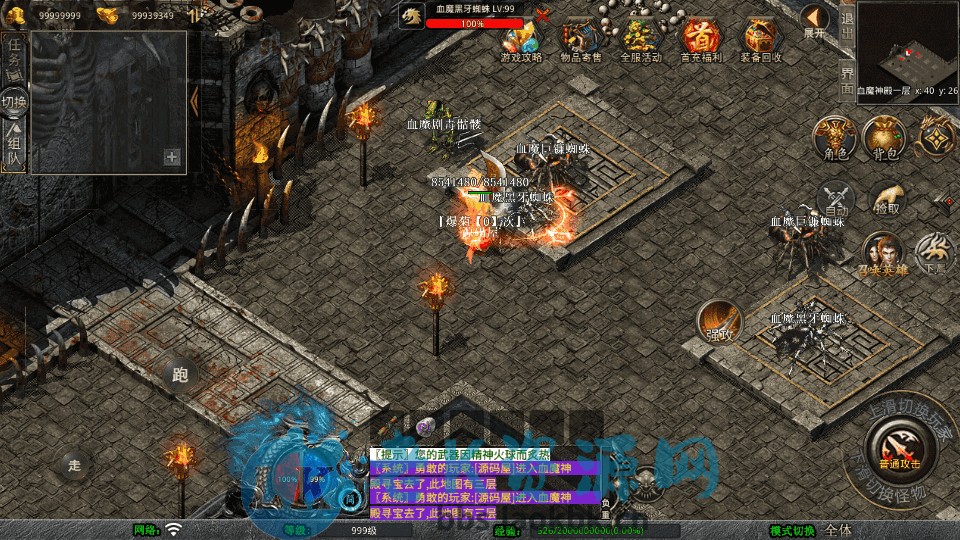Open the 物品寄售 item consignment icon
This screenshot has width=960, height=540.
[581, 38]
